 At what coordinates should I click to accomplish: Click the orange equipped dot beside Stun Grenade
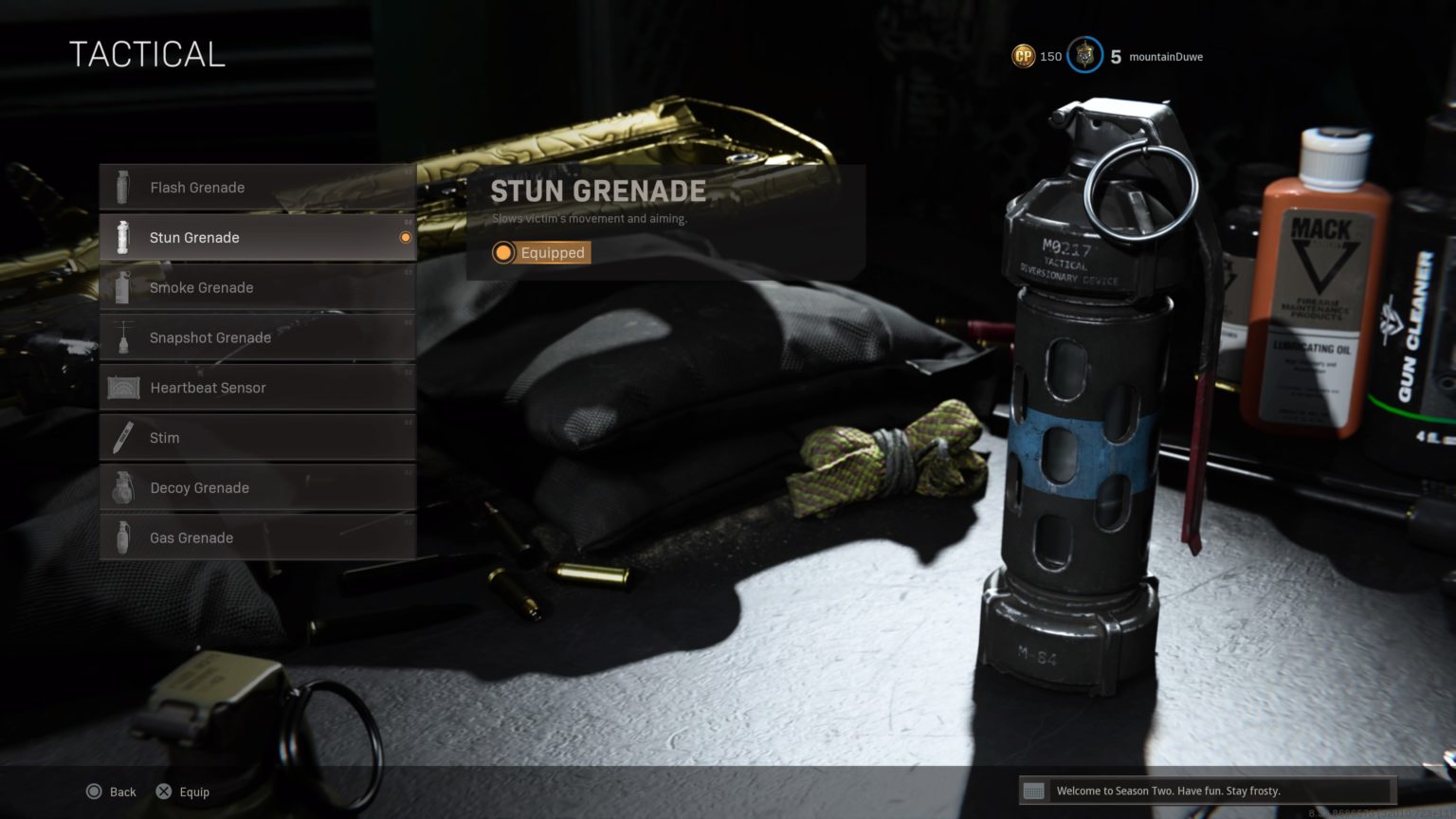click(403, 237)
